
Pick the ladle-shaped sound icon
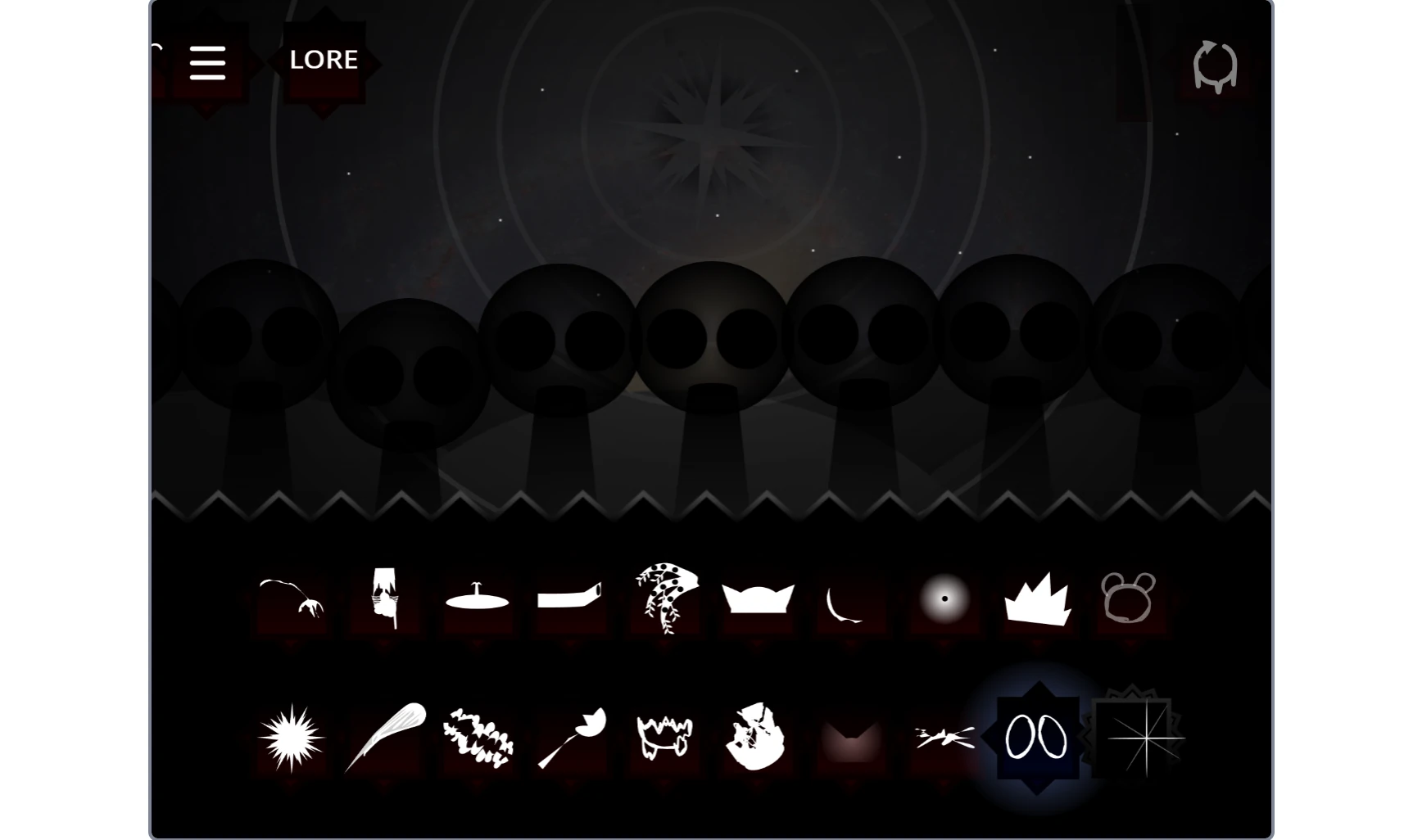pos(571,735)
